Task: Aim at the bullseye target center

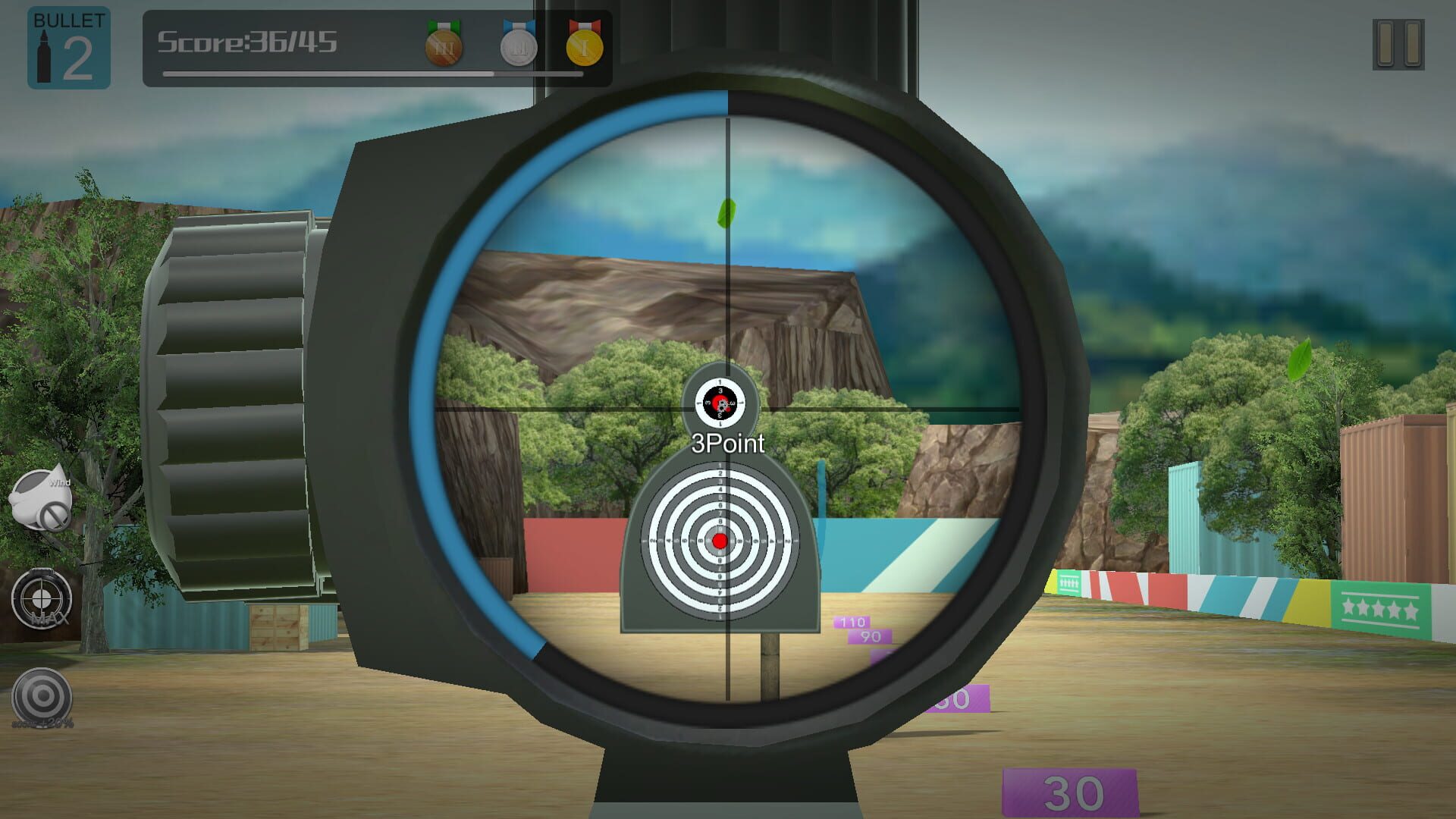Action: [719, 541]
